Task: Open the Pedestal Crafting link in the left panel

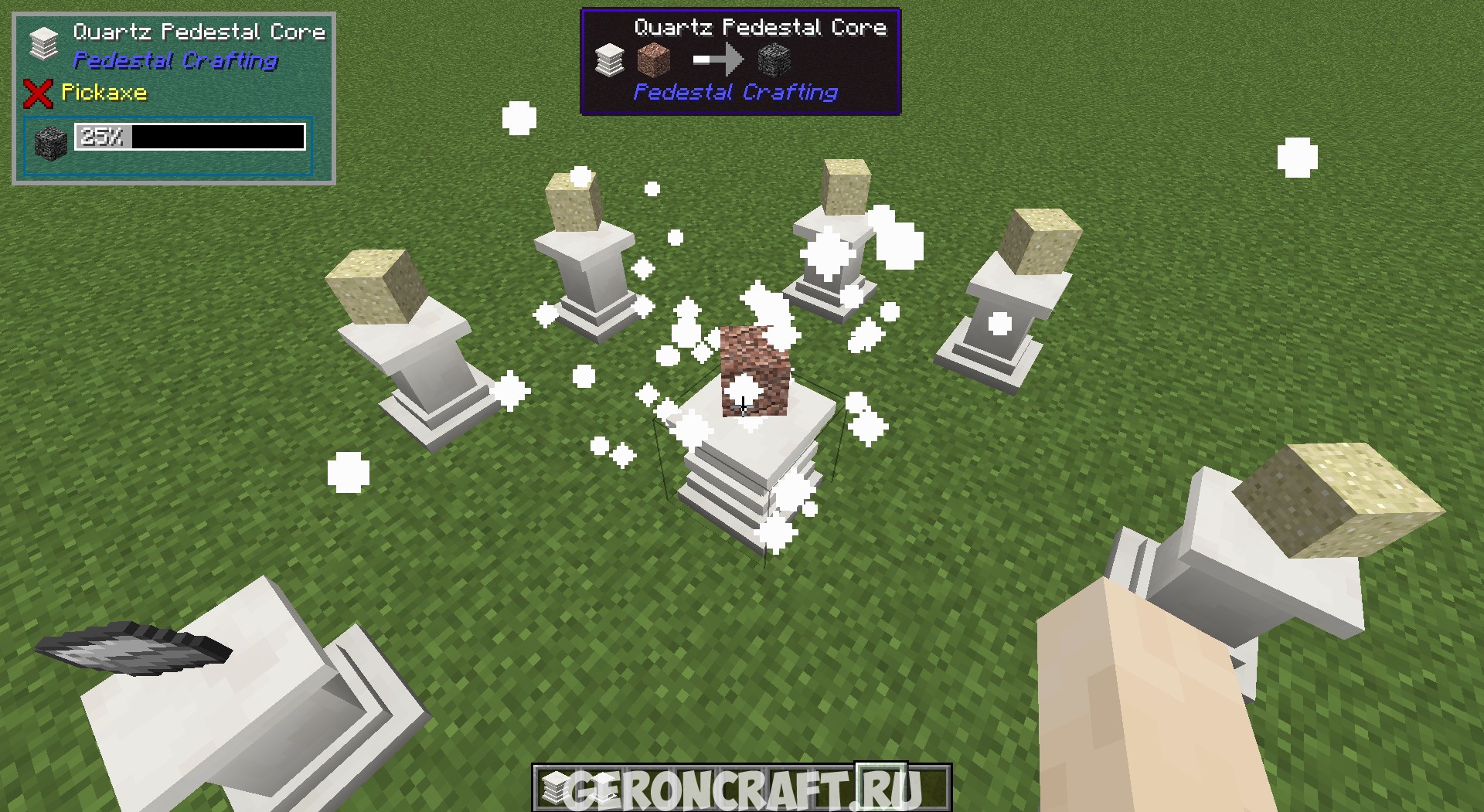Action: click(x=174, y=62)
